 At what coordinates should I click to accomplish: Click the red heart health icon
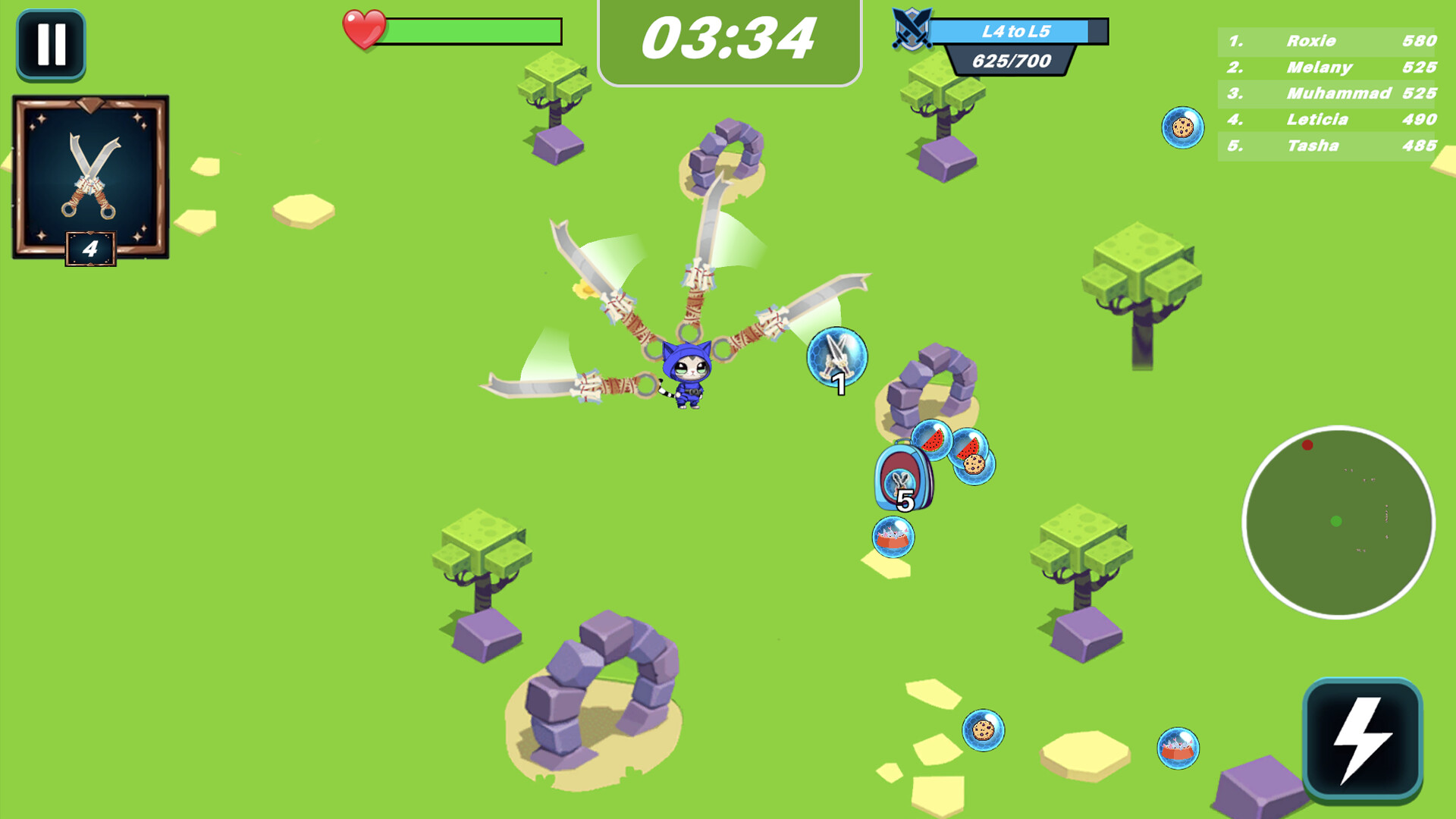[x=365, y=29]
